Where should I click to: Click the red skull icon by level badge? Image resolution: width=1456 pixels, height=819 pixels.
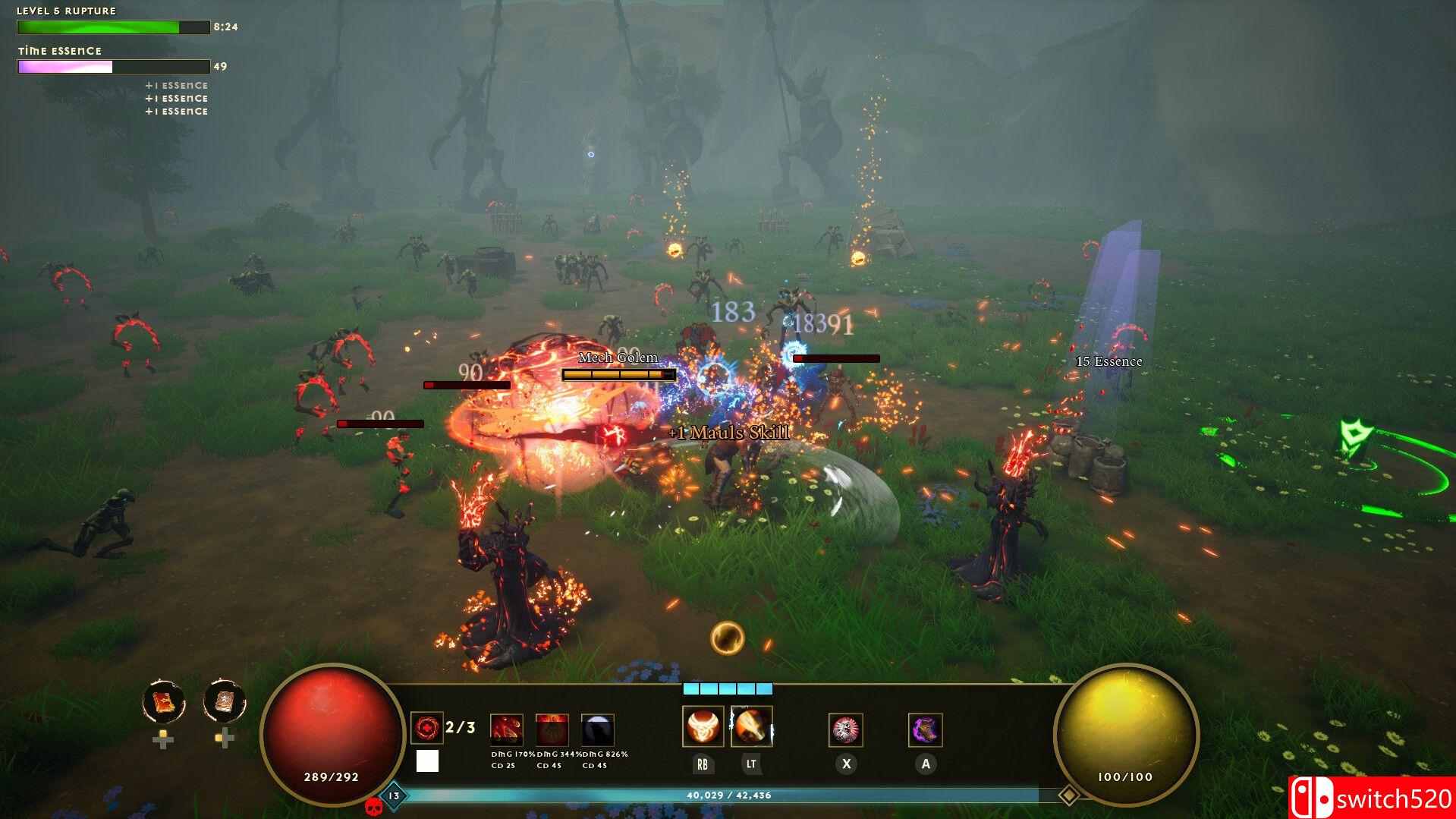(373, 807)
